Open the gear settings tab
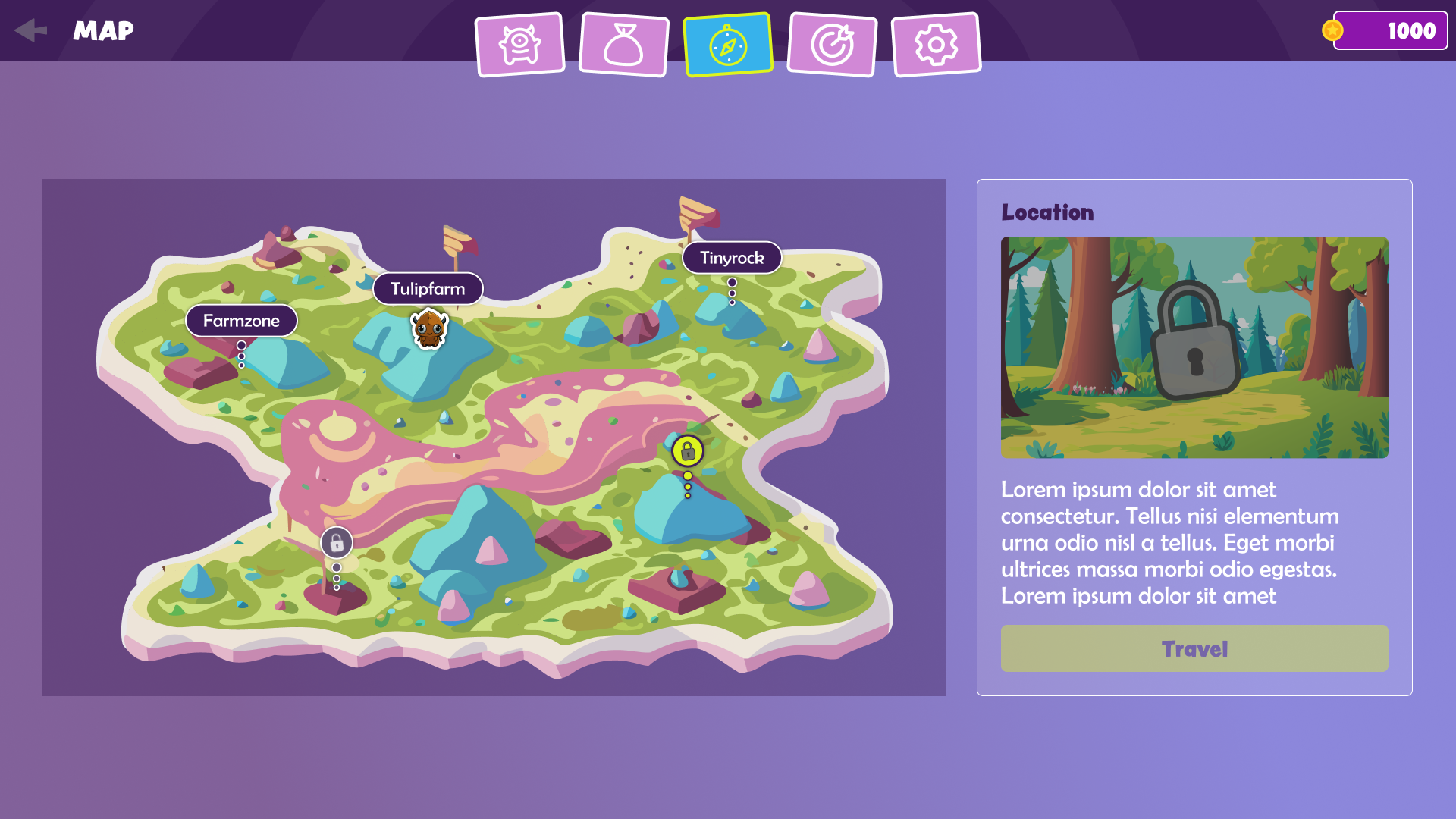1456x819 pixels. click(x=936, y=45)
